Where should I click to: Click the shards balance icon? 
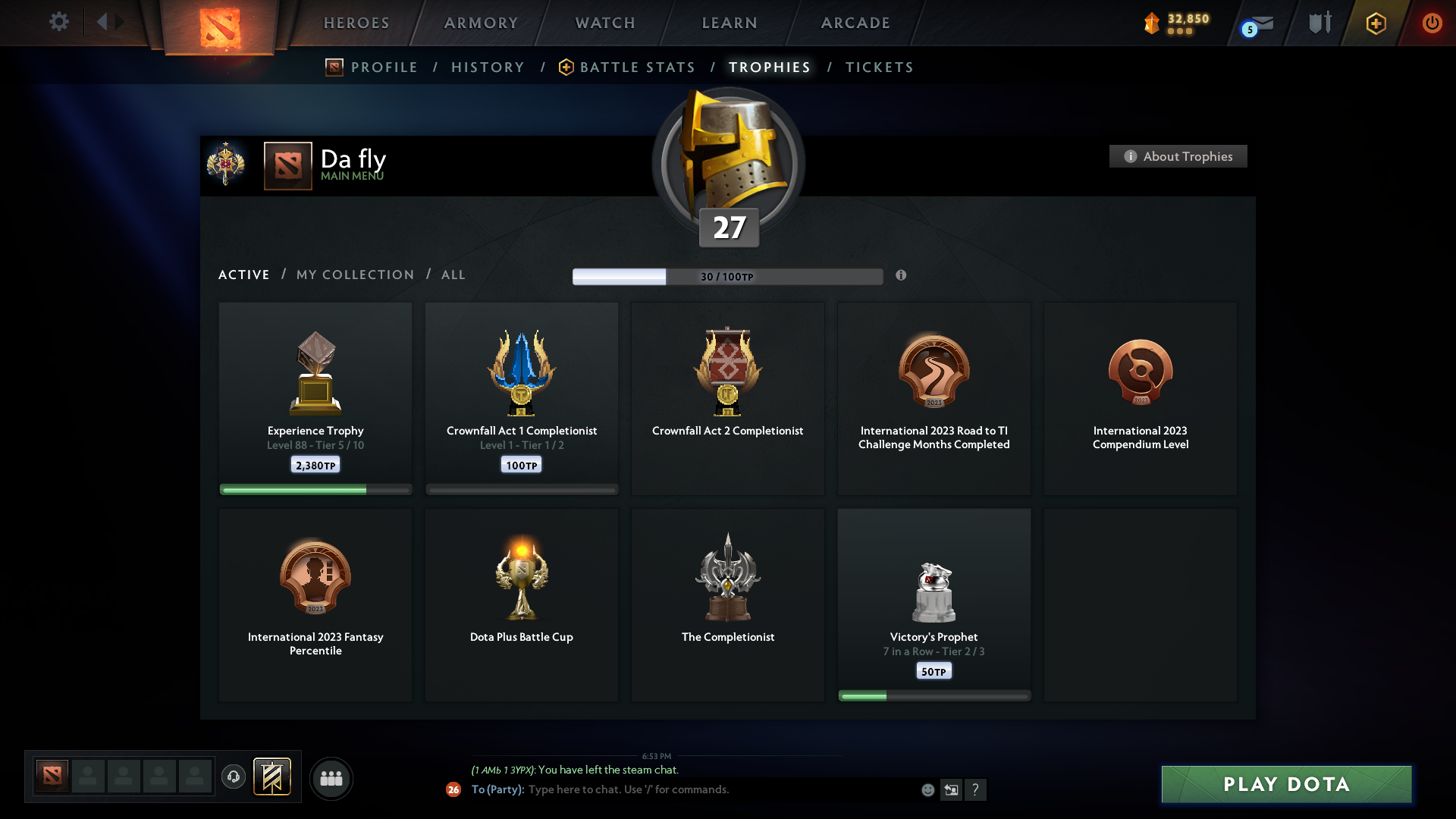coord(1153,23)
